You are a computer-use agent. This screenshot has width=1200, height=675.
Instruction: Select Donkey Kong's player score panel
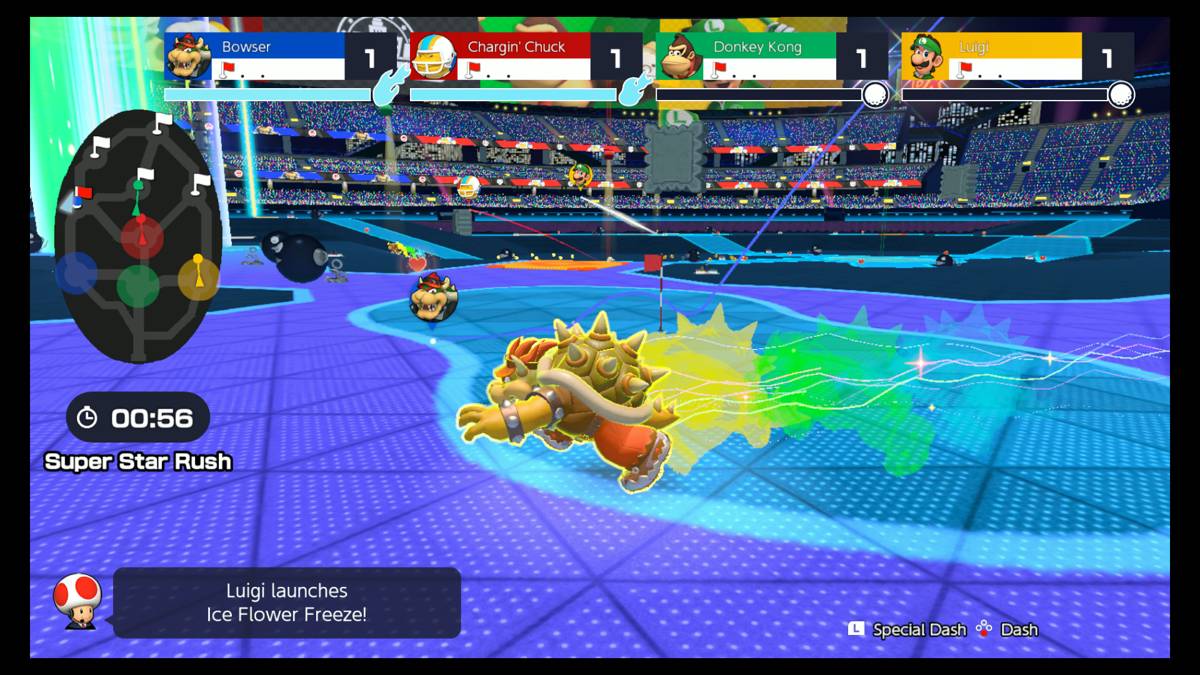coord(770,56)
